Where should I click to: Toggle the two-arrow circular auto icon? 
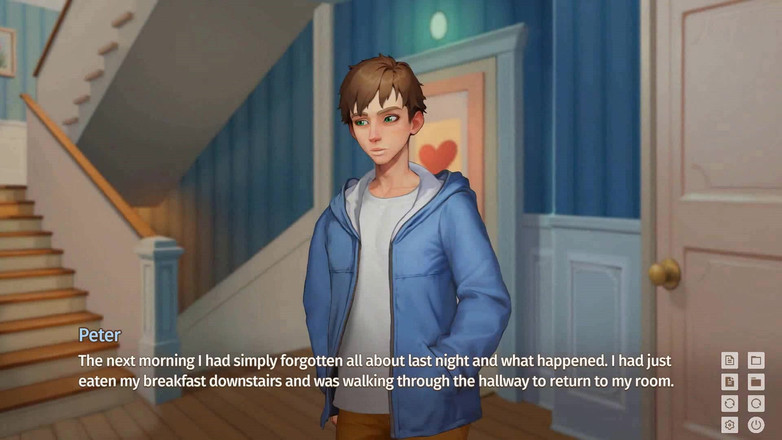click(x=729, y=404)
